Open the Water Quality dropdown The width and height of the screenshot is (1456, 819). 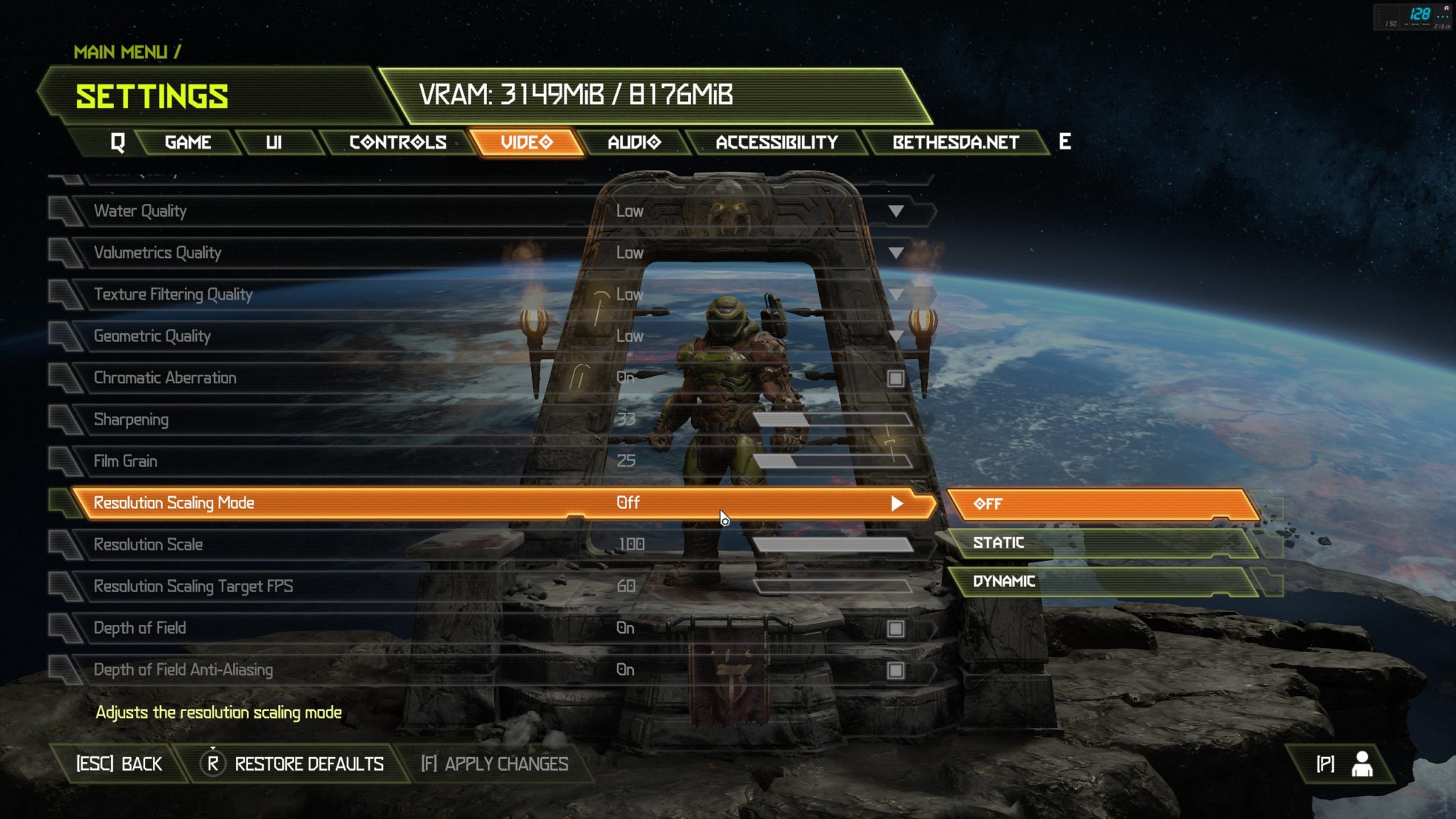click(896, 211)
